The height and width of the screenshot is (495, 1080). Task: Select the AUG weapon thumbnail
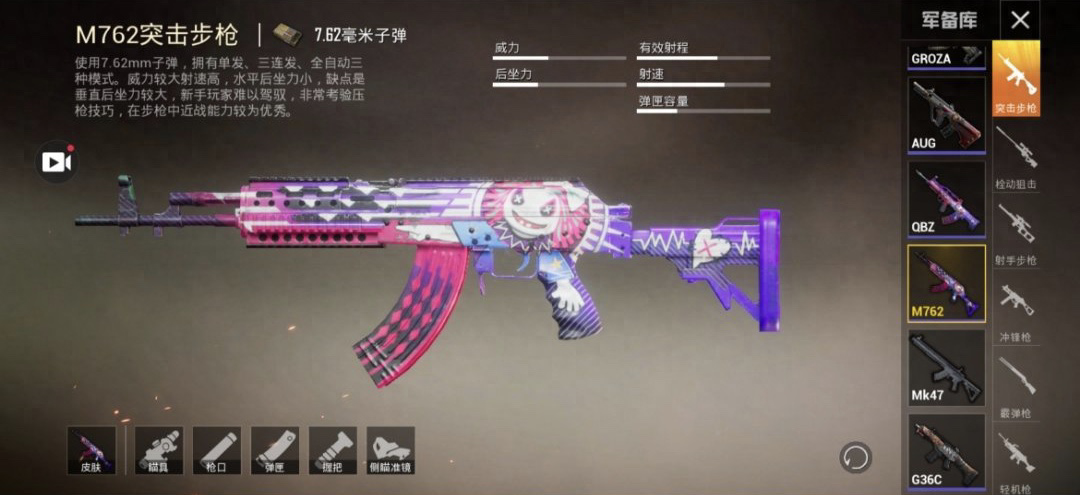tap(946, 114)
